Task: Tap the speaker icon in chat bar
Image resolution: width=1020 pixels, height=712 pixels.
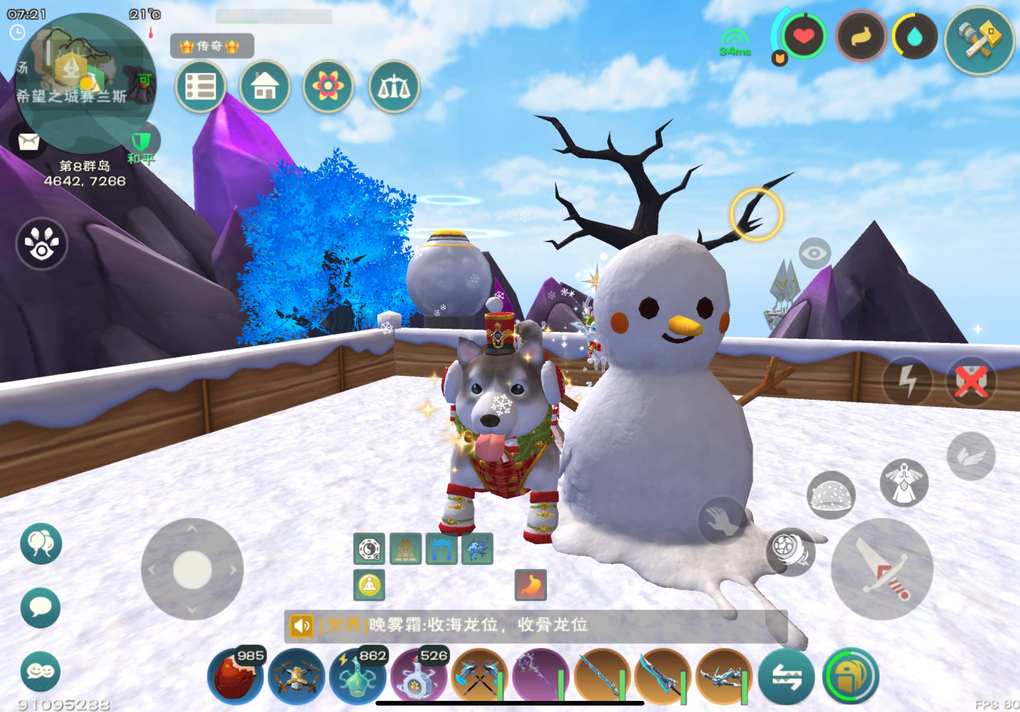Action: 301,626
